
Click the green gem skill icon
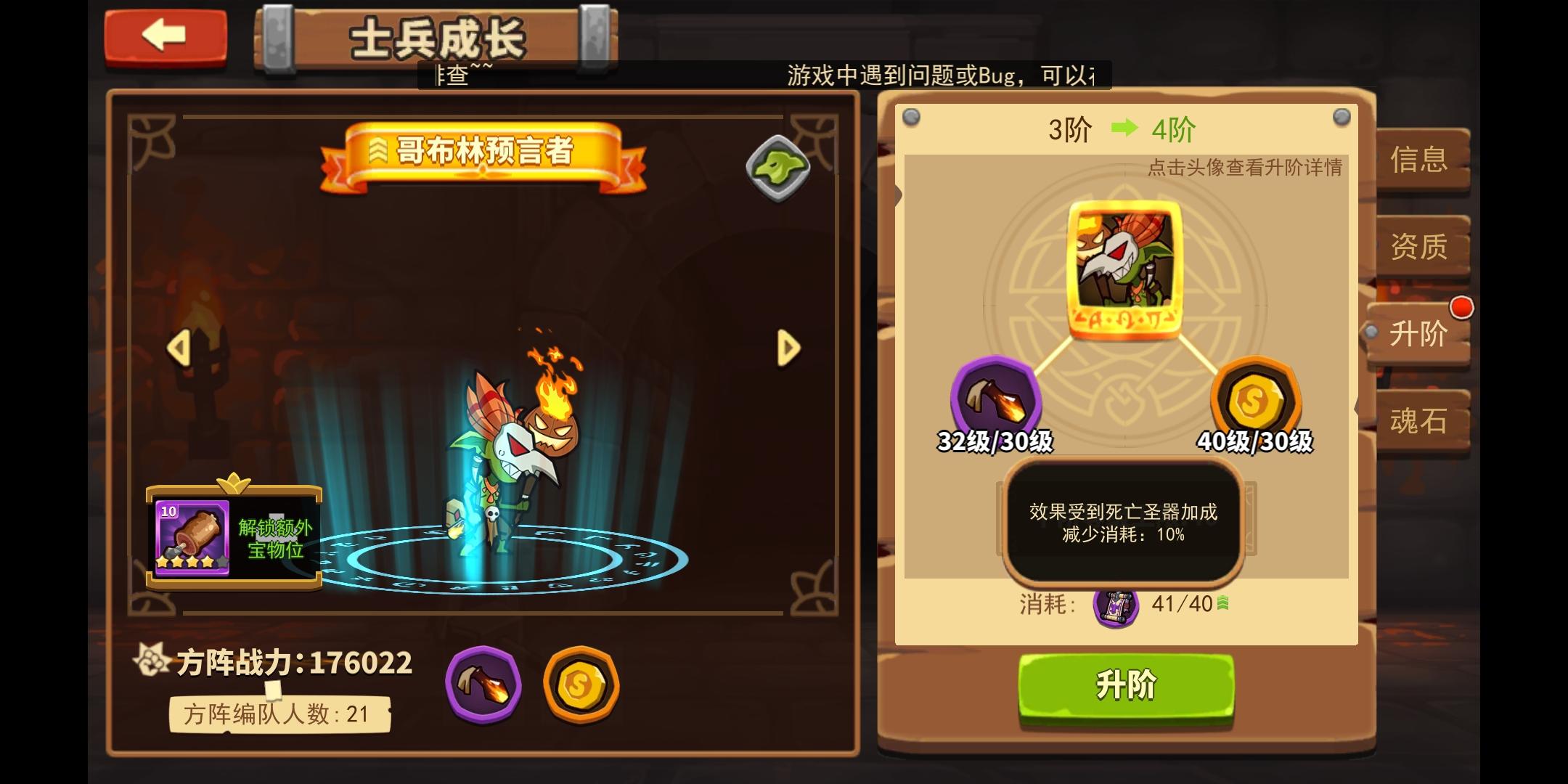pyautogui.click(x=777, y=166)
